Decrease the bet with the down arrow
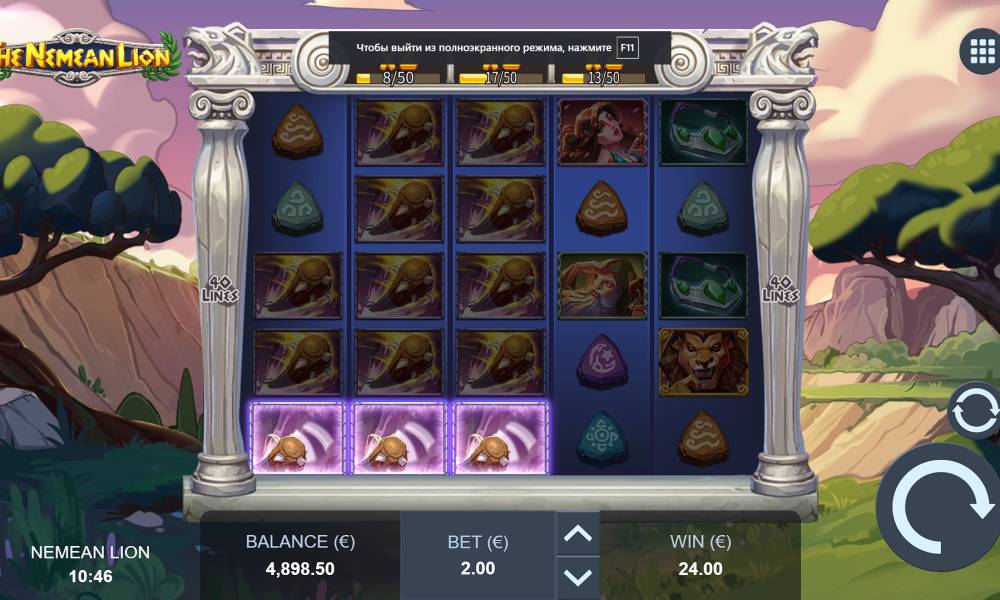 click(578, 576)
